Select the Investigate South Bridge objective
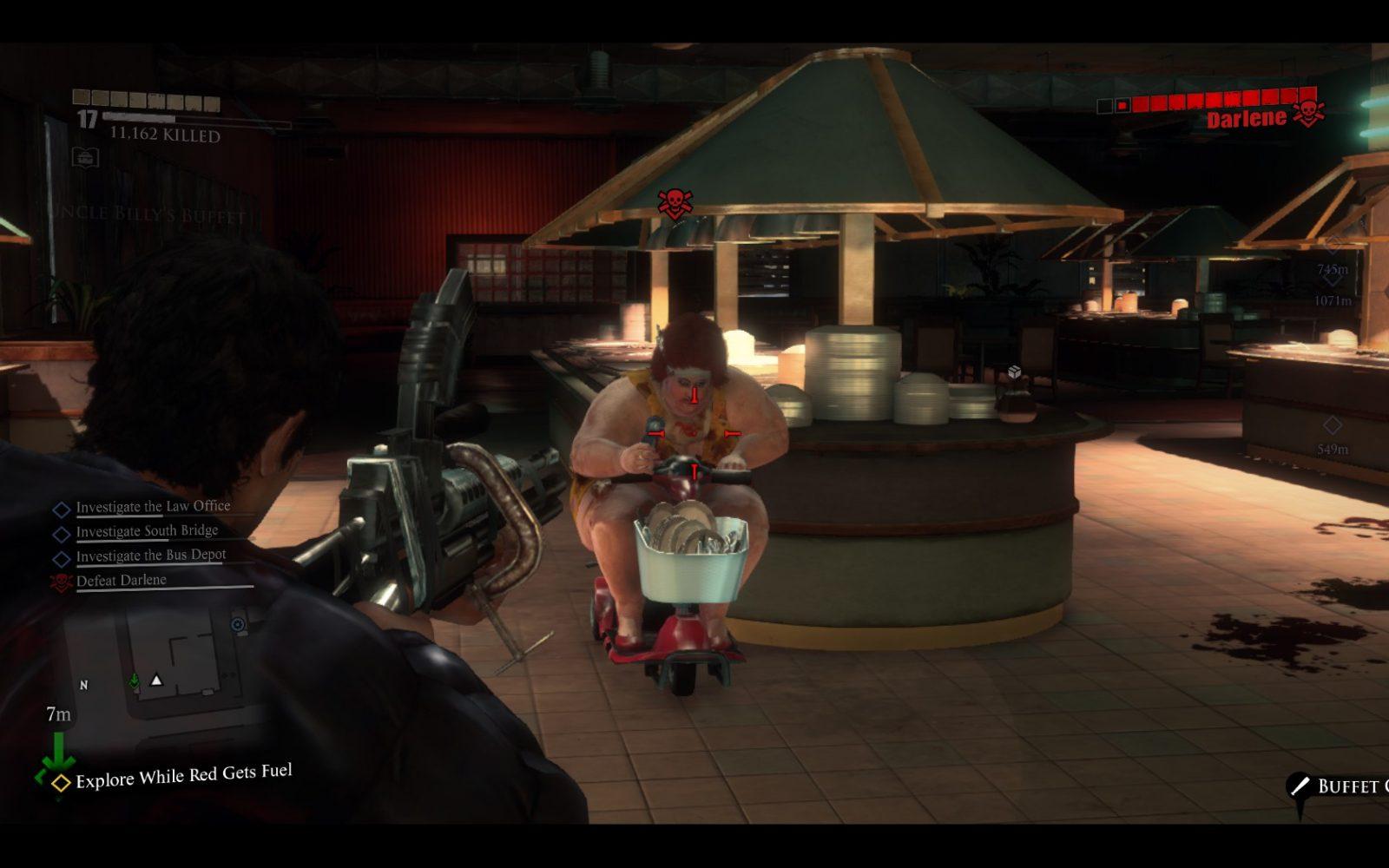Image resolution: width=1389 pixels, height=868 pixels. pos(147,531)
